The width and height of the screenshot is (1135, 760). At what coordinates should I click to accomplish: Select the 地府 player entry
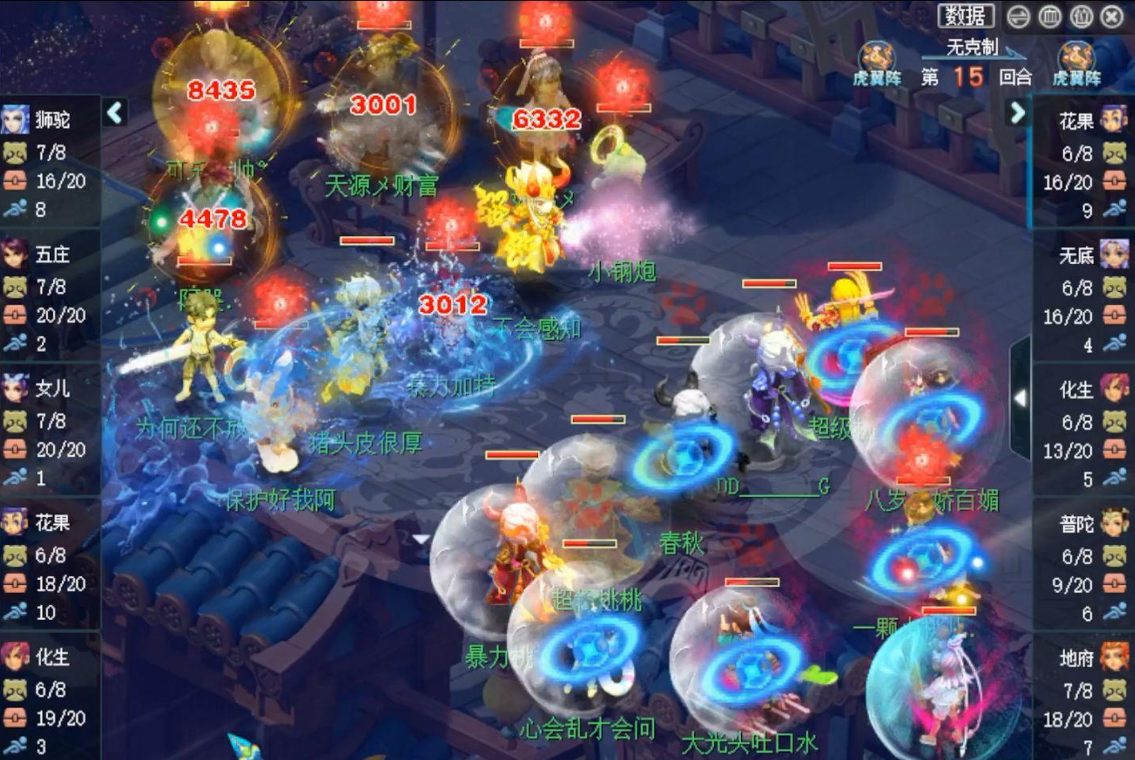(x=1084, y=657)
